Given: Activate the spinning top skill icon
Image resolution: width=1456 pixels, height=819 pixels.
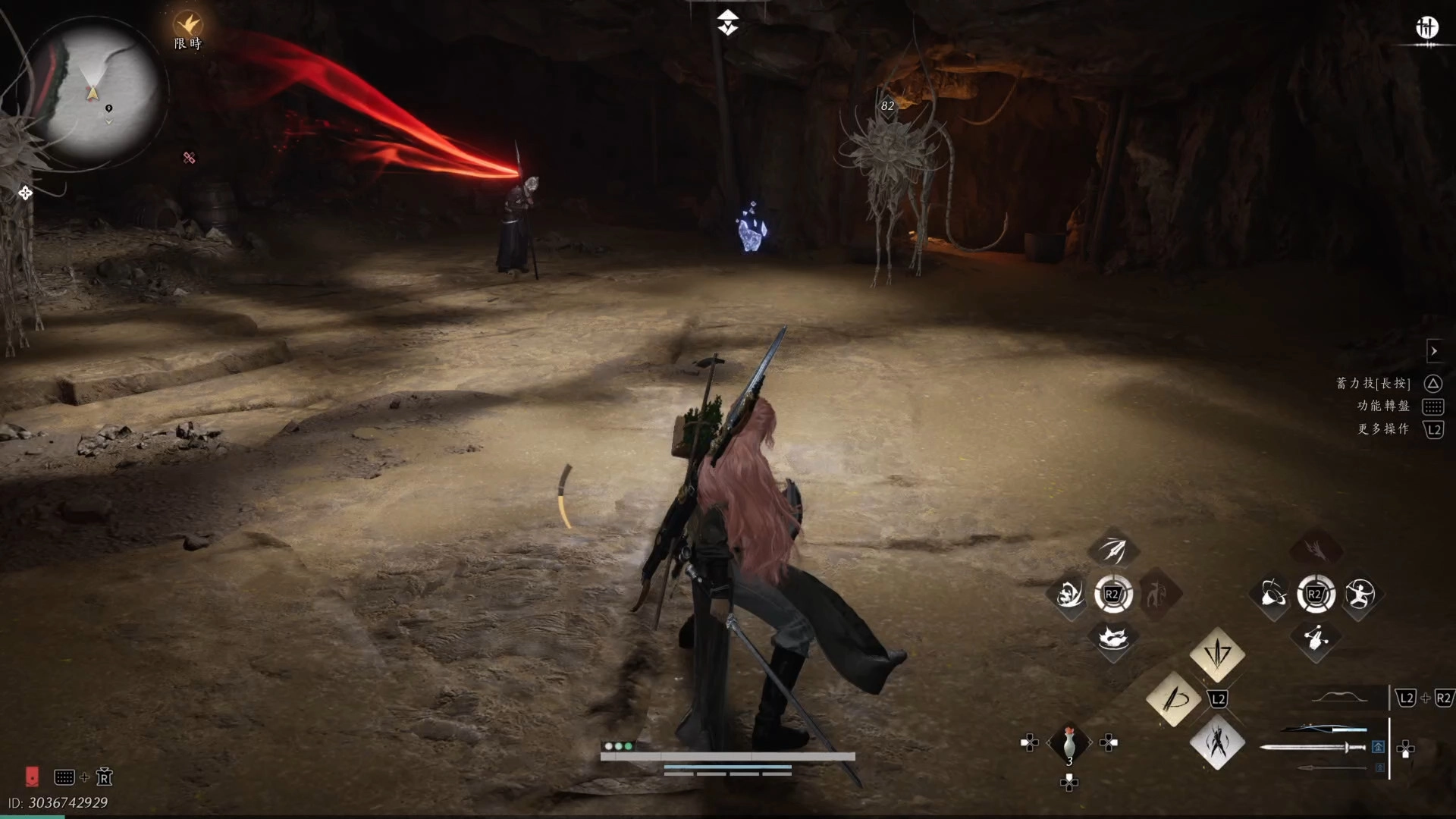Looking at the screenshot, I should [x=1272, y=595].
